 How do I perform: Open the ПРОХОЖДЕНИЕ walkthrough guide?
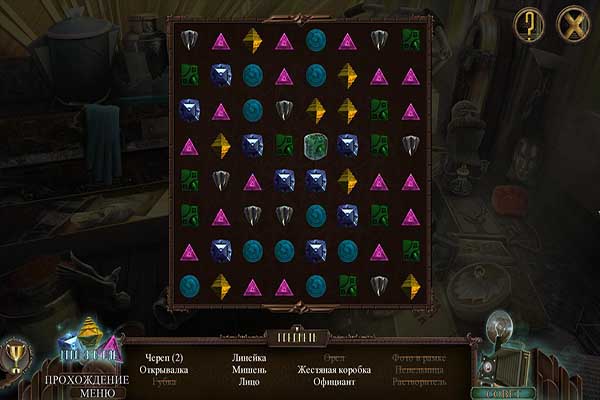[x=87, y=379]
